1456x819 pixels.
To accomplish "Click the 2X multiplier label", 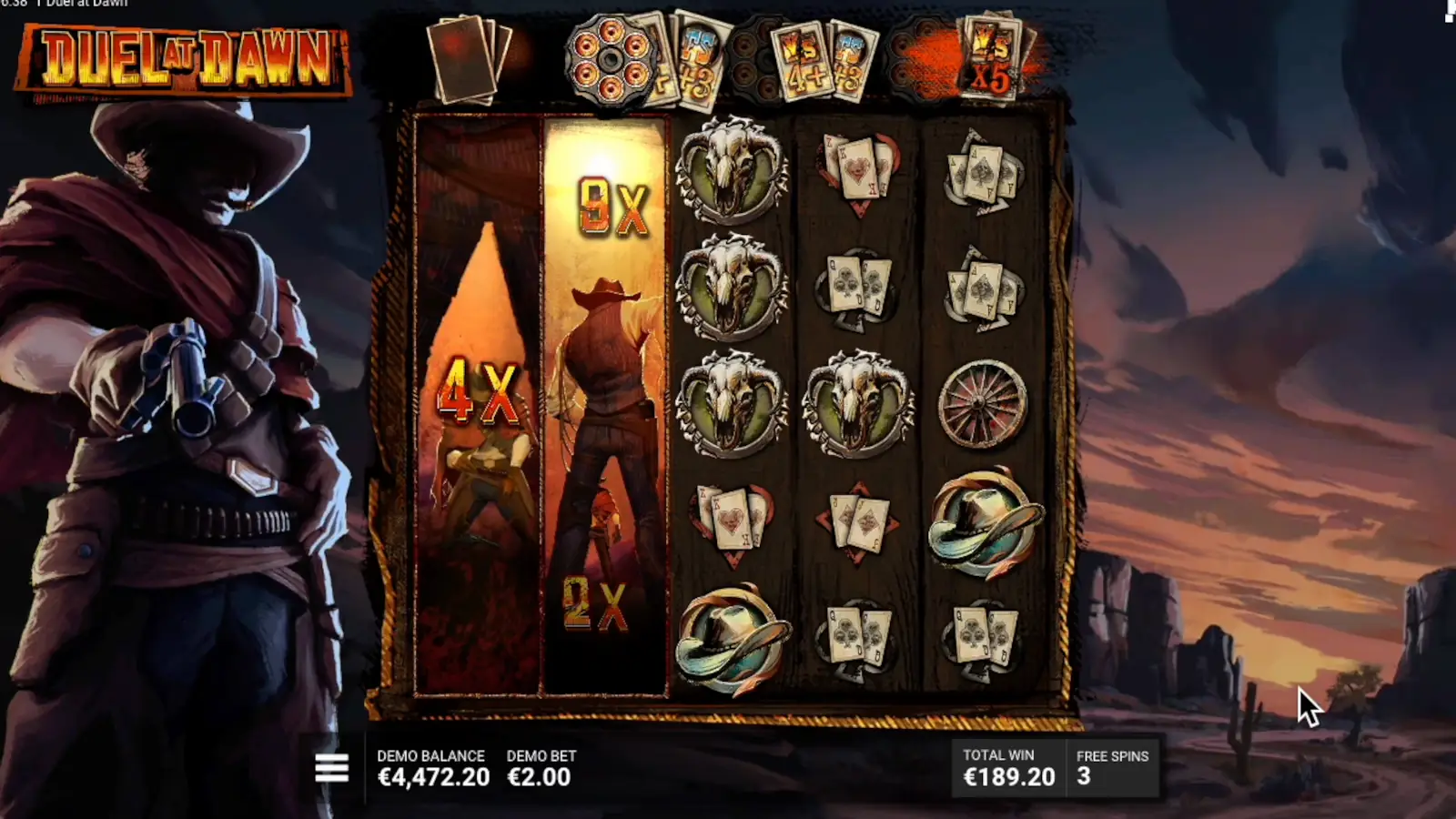I will [x=596, y=602].
